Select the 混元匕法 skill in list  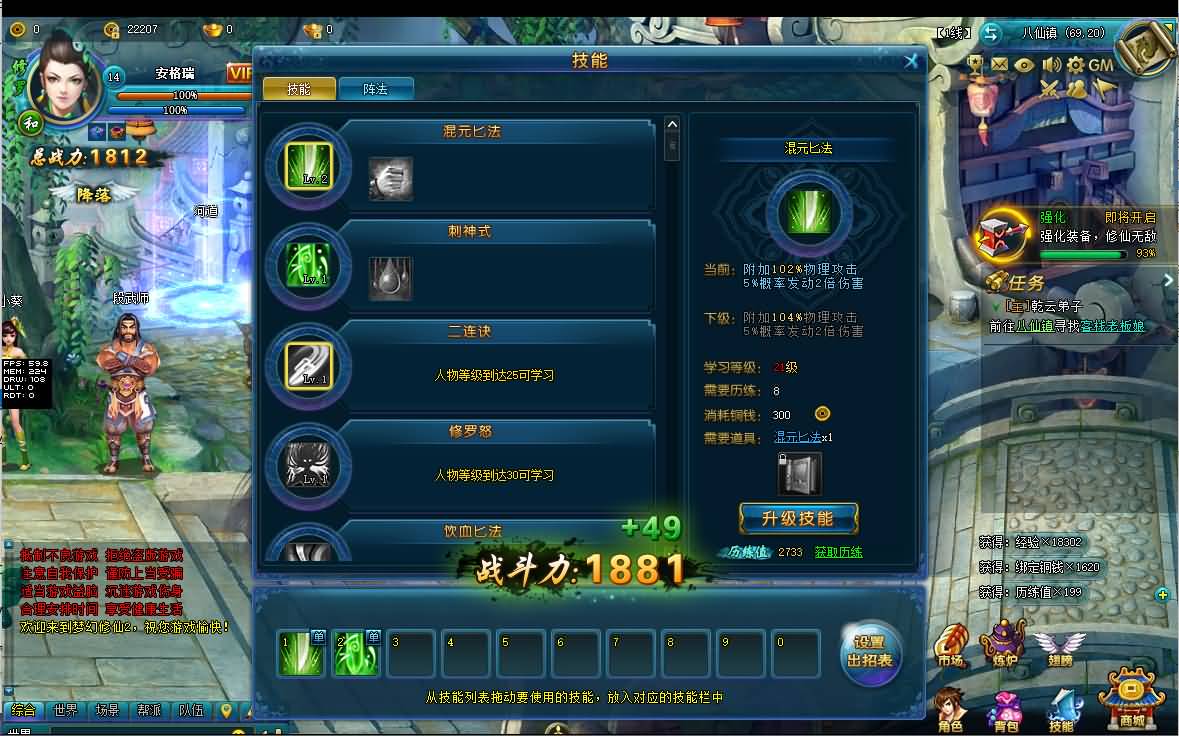tap(309, 165)
